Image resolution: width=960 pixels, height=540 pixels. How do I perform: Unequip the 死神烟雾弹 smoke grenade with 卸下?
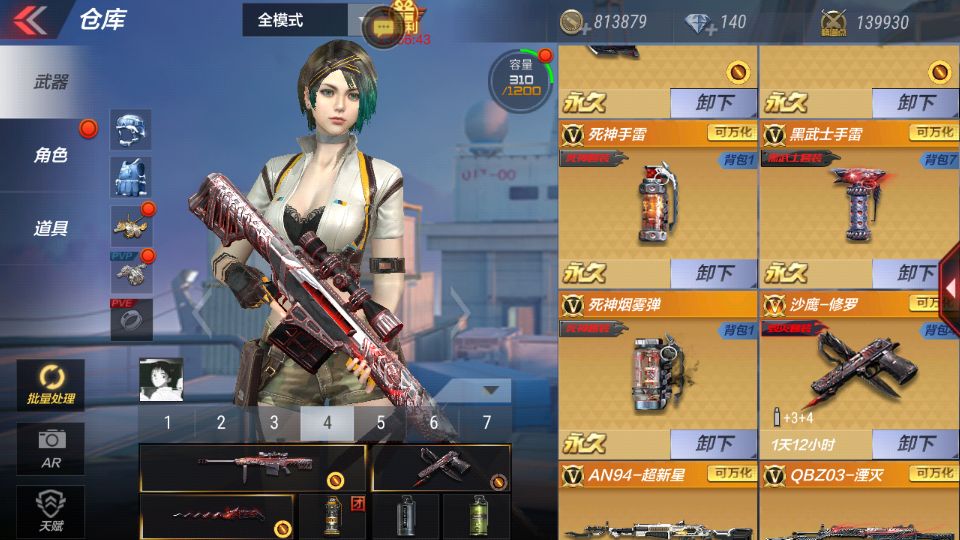click(714, 443)
